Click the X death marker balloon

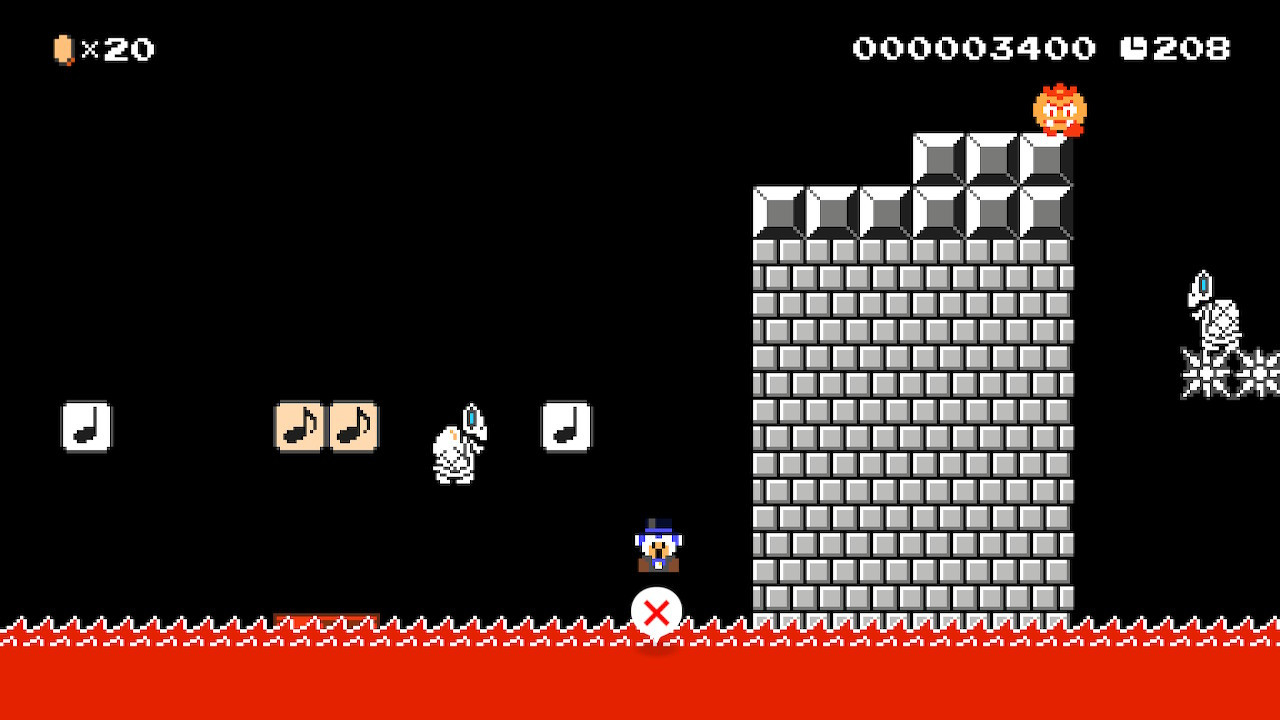pyautogui.click(x=657, y=613)
